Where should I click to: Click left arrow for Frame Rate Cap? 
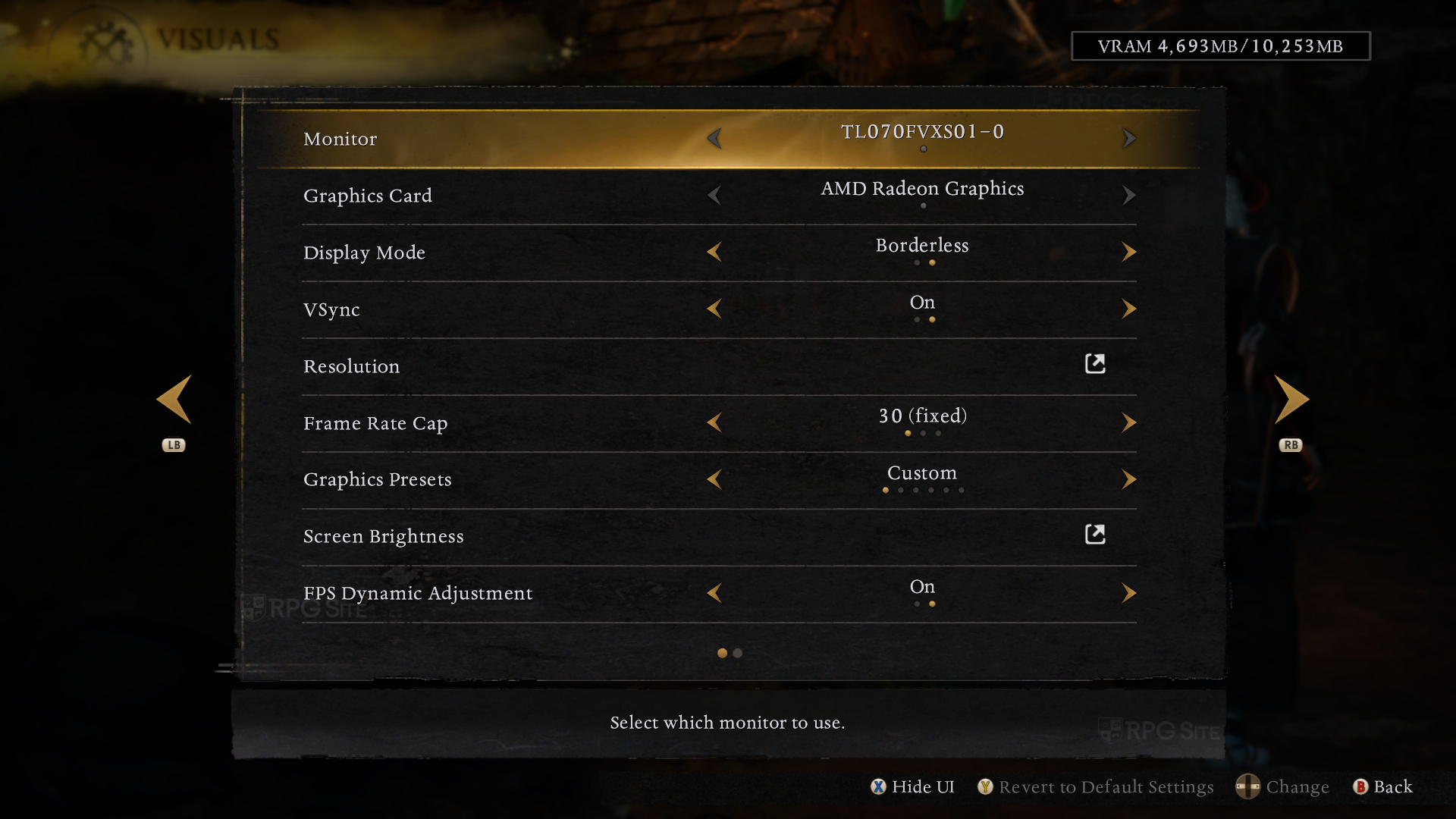coord(714,422)
